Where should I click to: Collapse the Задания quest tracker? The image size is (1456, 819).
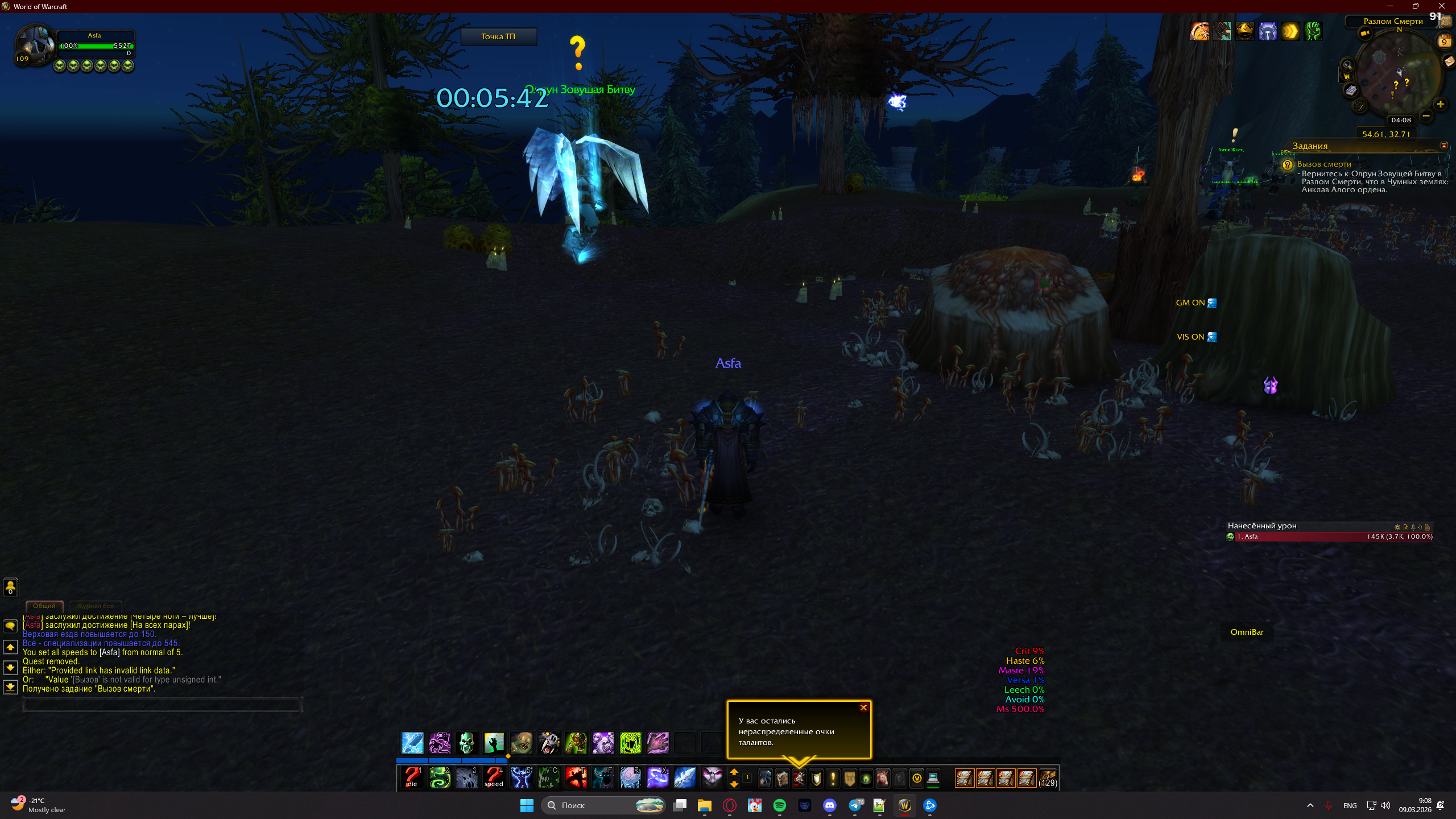tap(1443, 146)
